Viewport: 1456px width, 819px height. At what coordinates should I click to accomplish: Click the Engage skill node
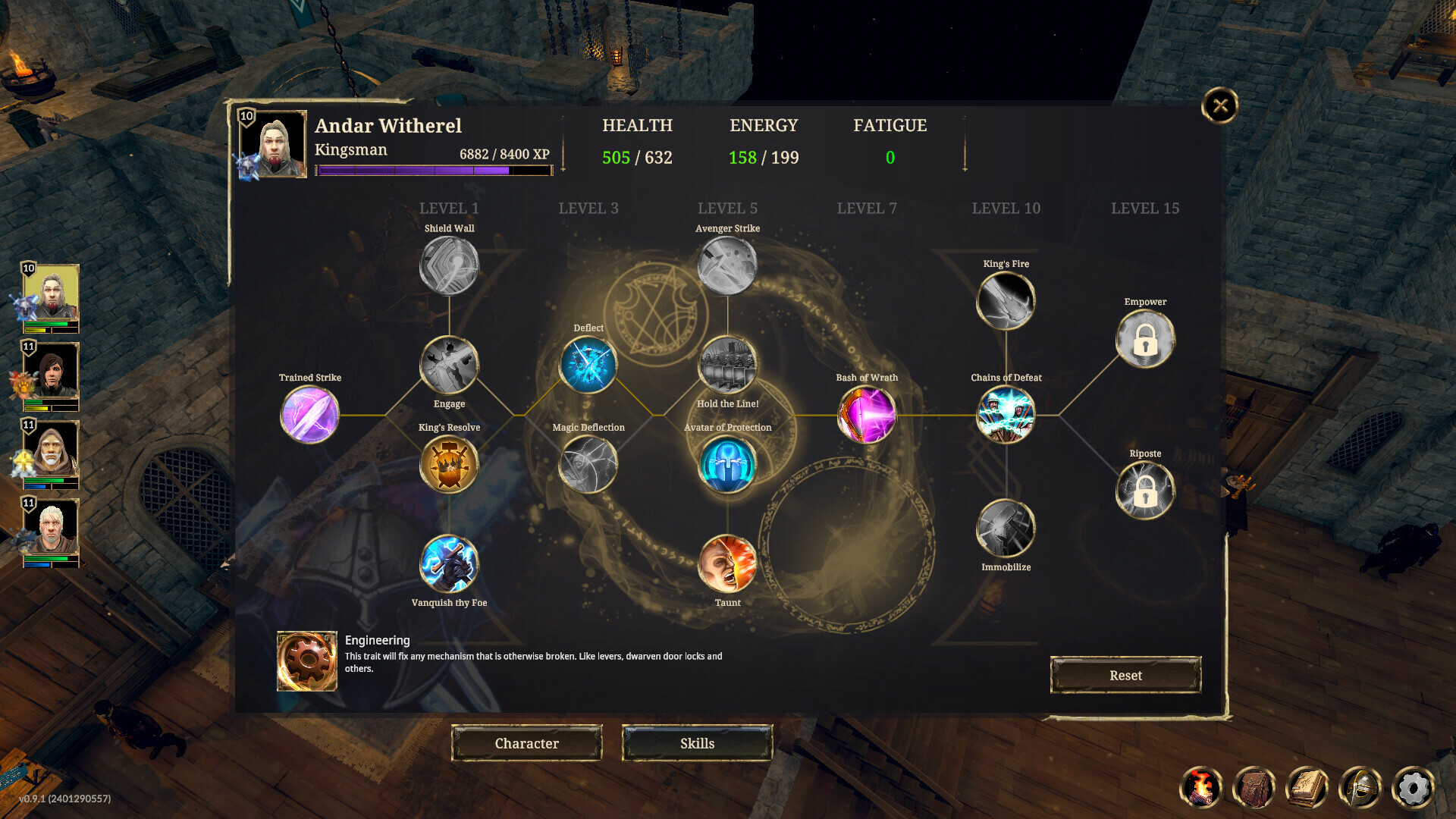click(448, 366)
